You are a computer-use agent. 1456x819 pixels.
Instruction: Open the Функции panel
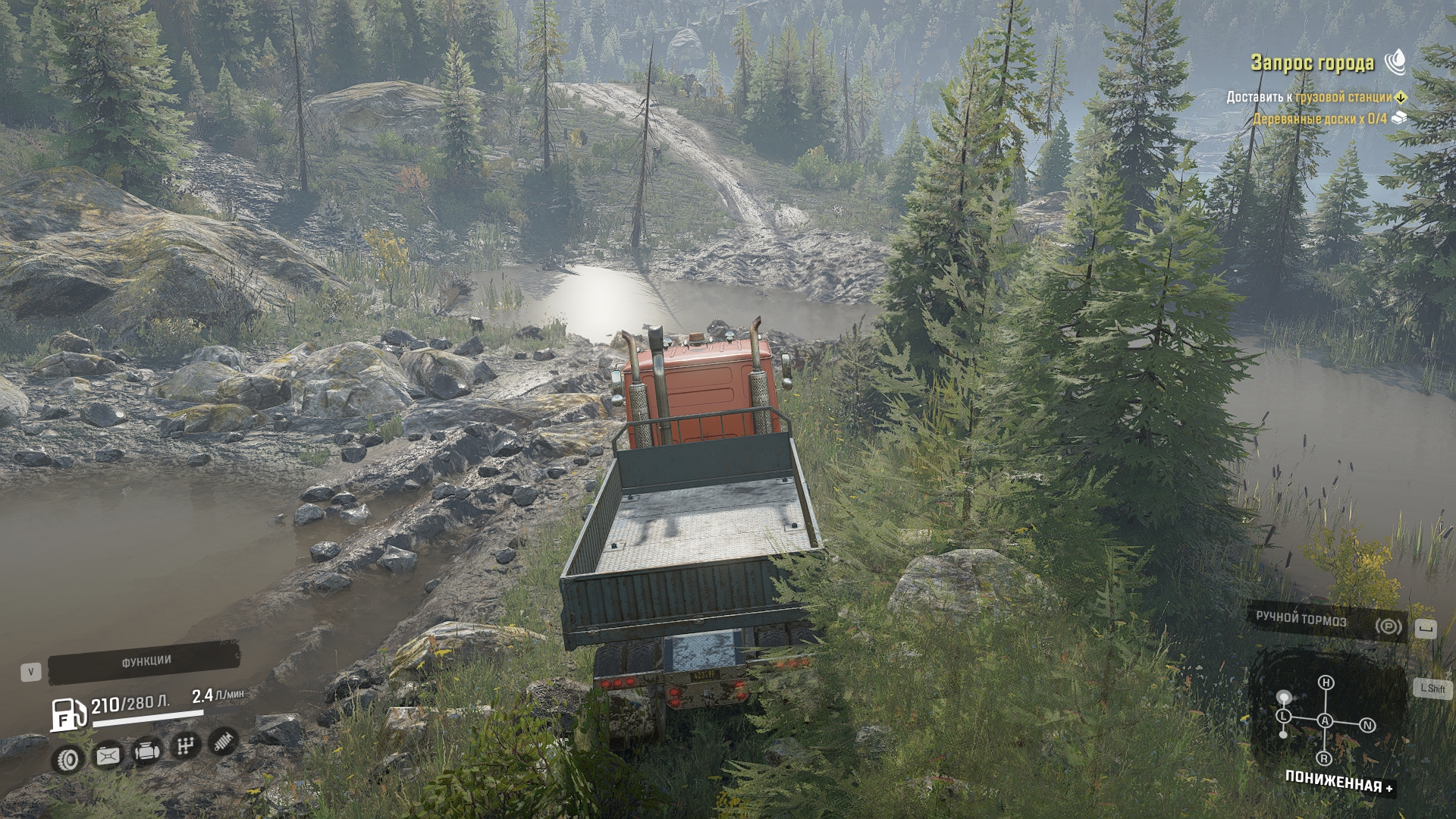tap(146, 661)
